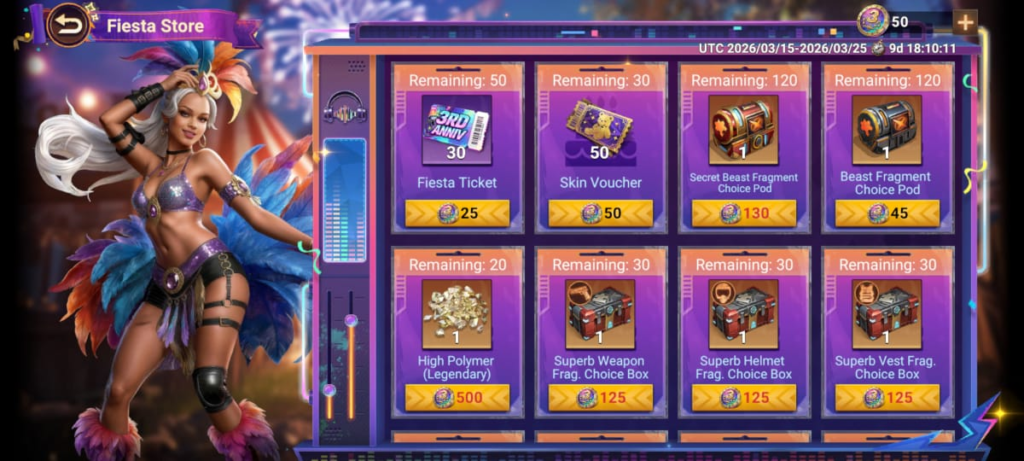This screenshot has width=1024, height=461.
Task: Inspect the Beast Fragment Choice Pod icon
Action: click(x=887, y=129)
